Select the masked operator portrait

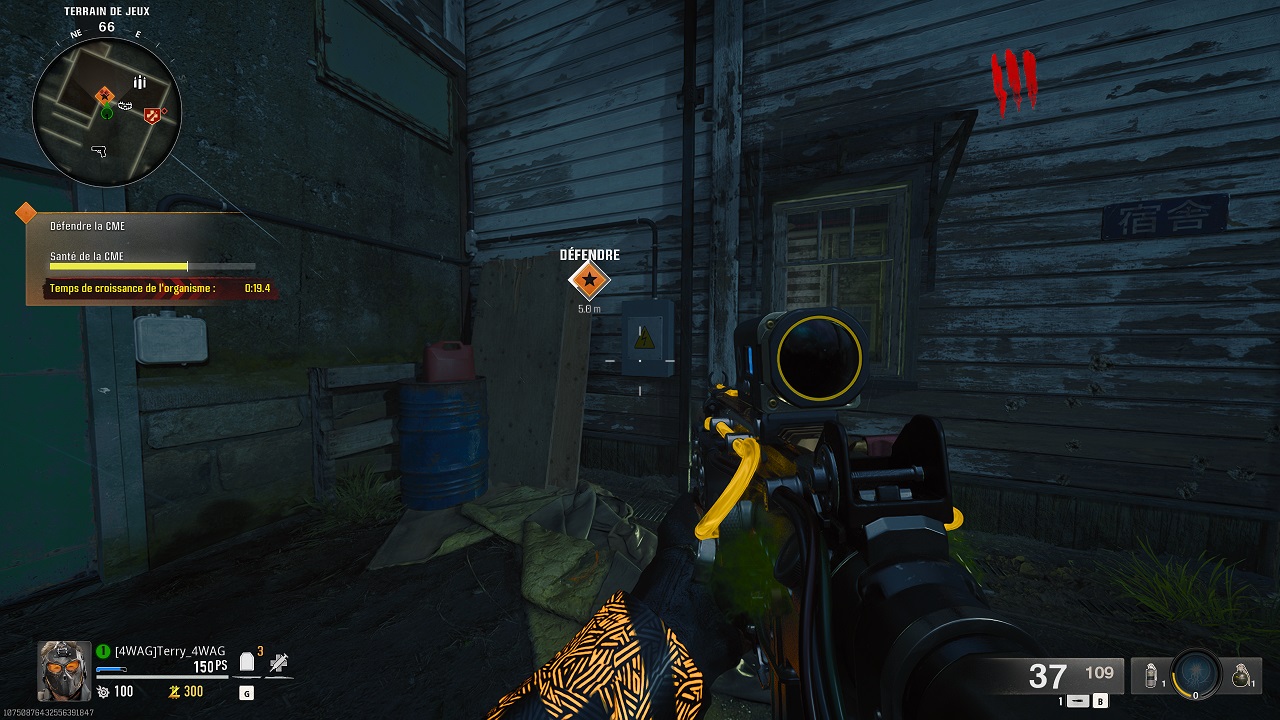click(x=64, y=668)
